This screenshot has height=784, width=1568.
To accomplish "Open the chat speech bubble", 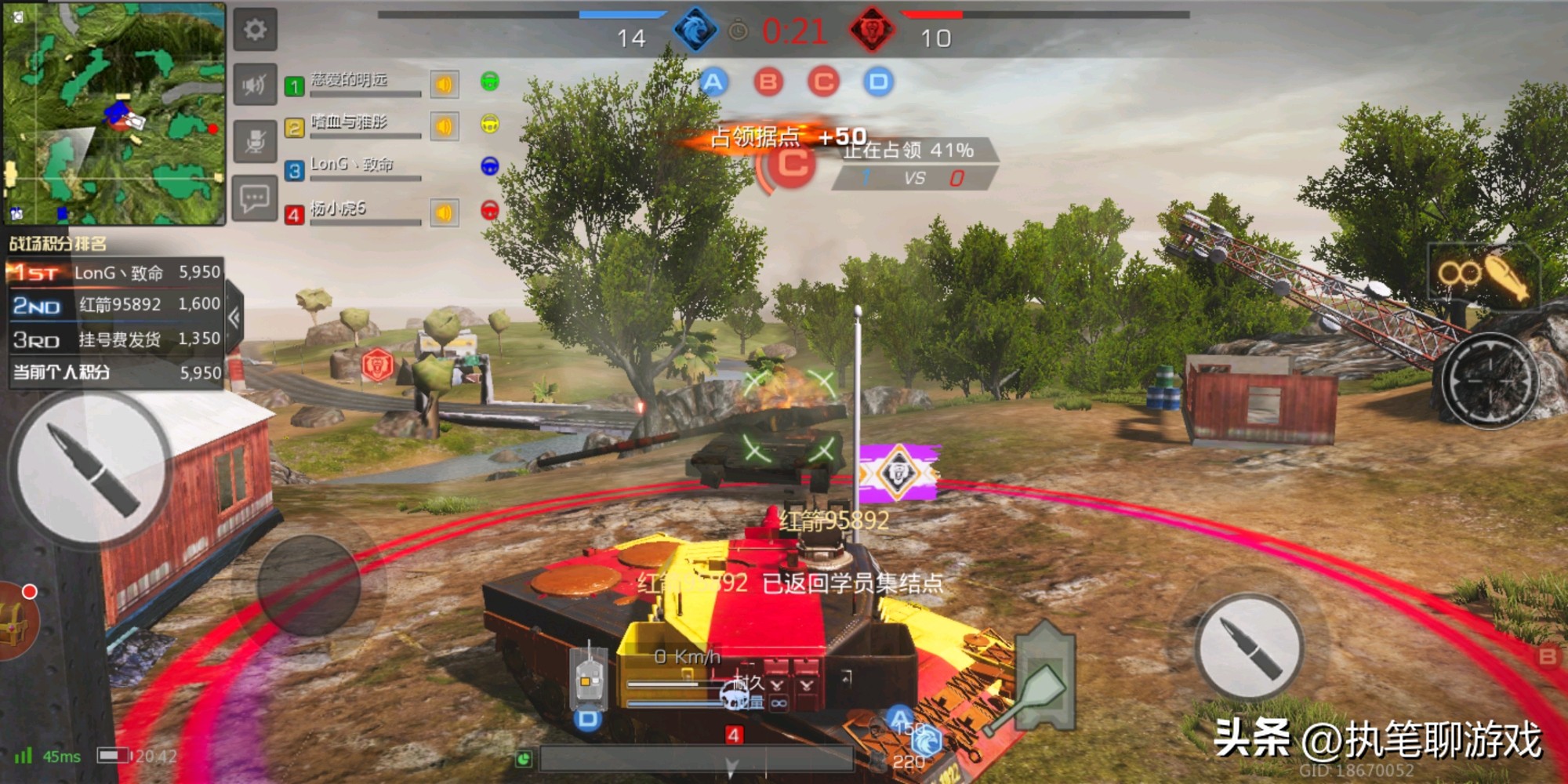I will tap(255, 198).
